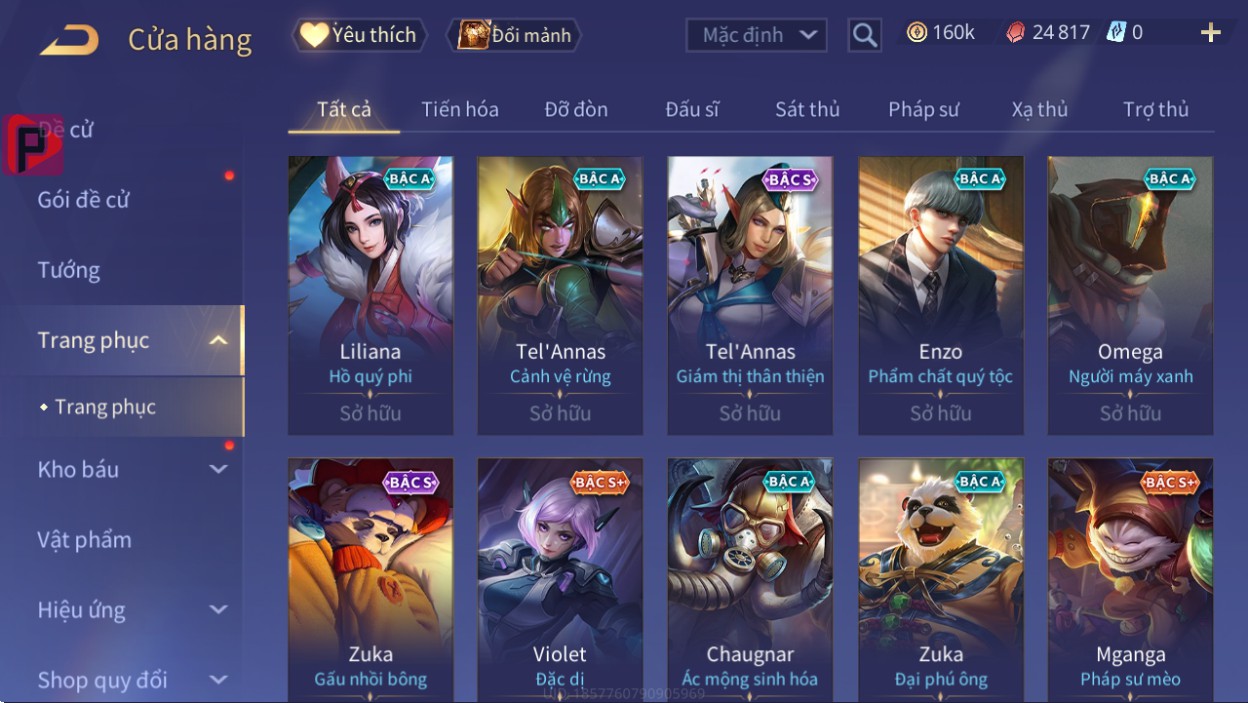Open the Gói đề cử menu
Image resolution: width=1248 pixels, height=703 pixels.
pos(84,200)
